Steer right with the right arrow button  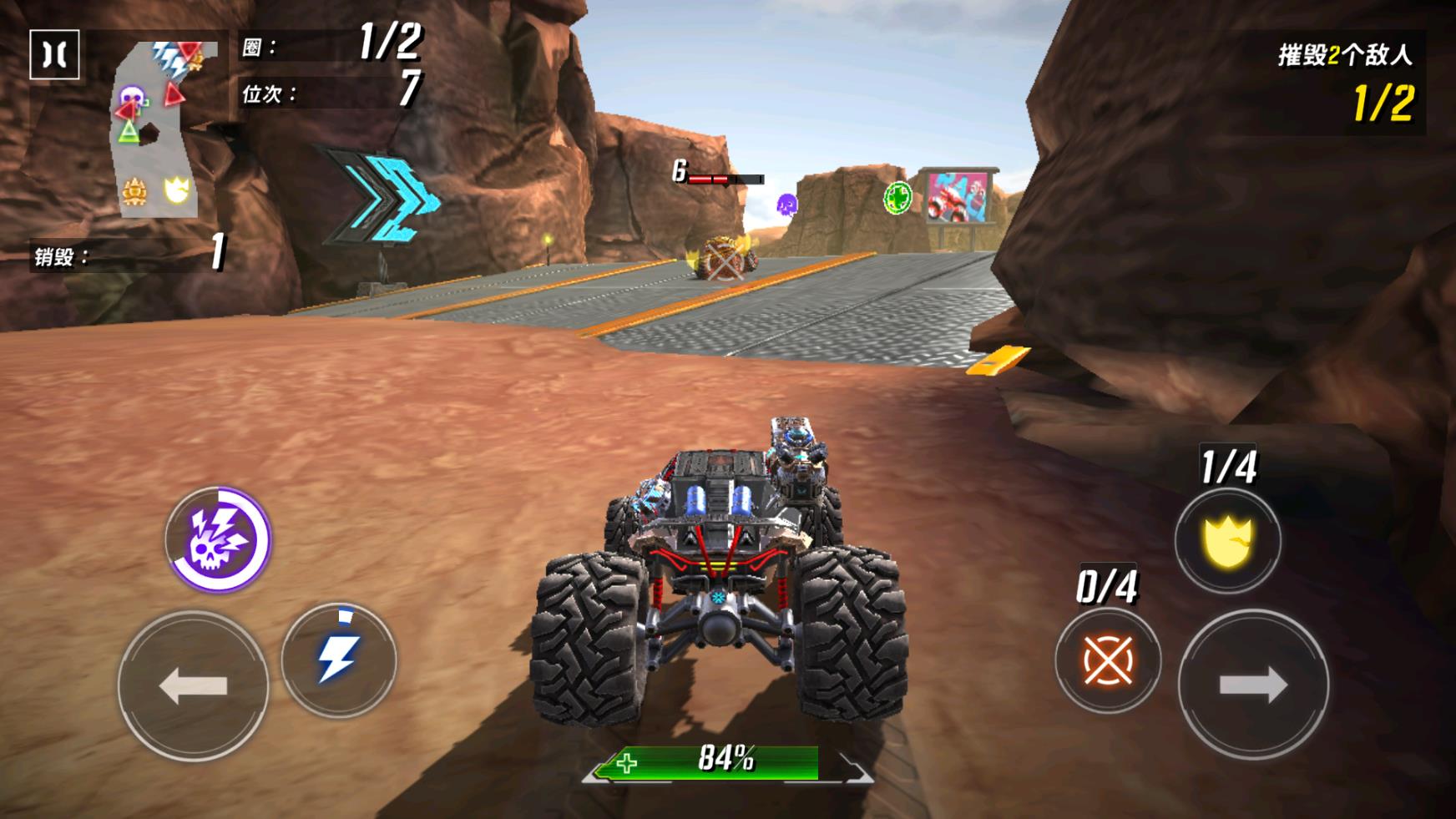pyautogui.click(x=1252, y=685)
